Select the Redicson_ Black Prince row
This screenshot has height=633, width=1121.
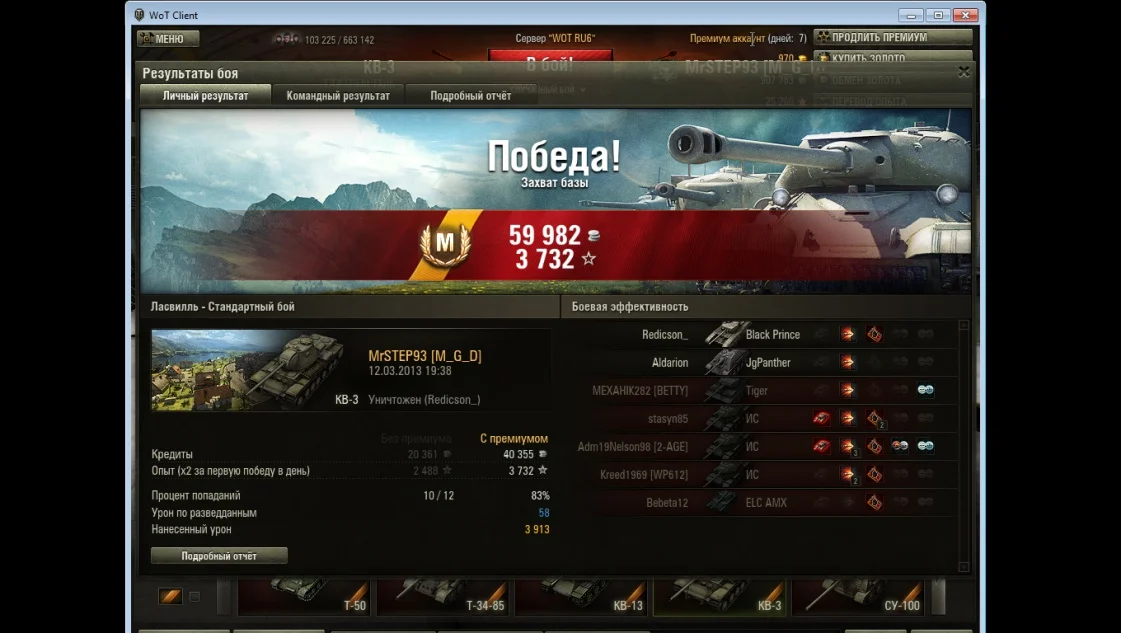click(765, 335)
